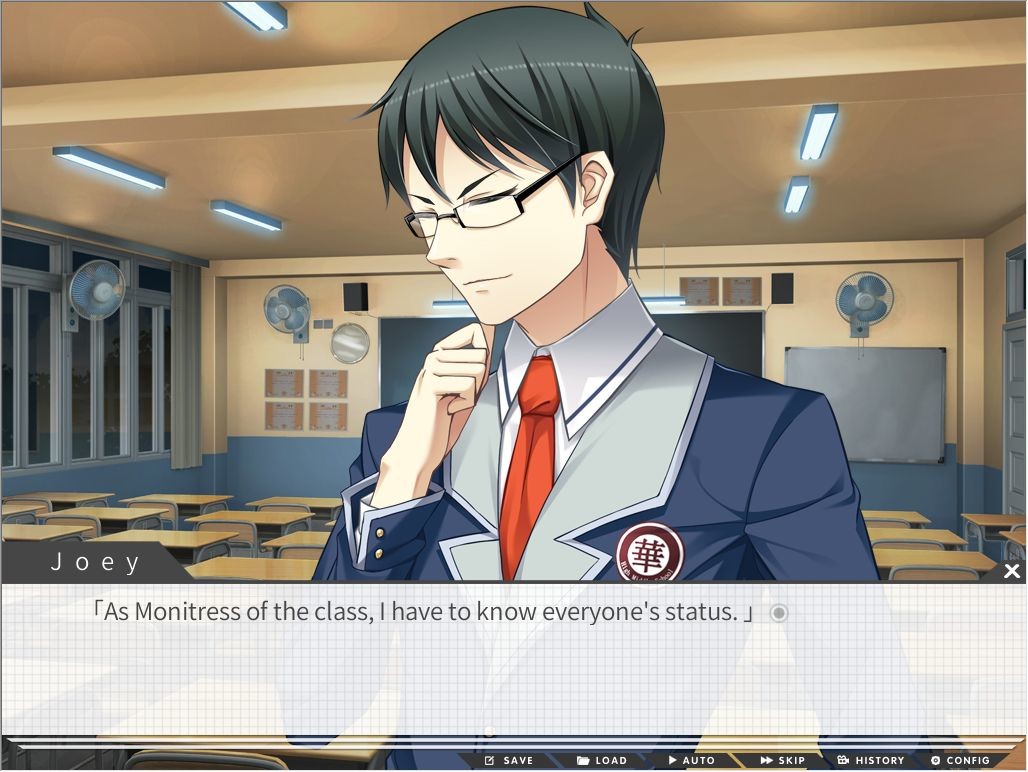The height and width of the screenshot is (772, 1028).
Task: Show the dialogue History log
Action: click(871, 760)
